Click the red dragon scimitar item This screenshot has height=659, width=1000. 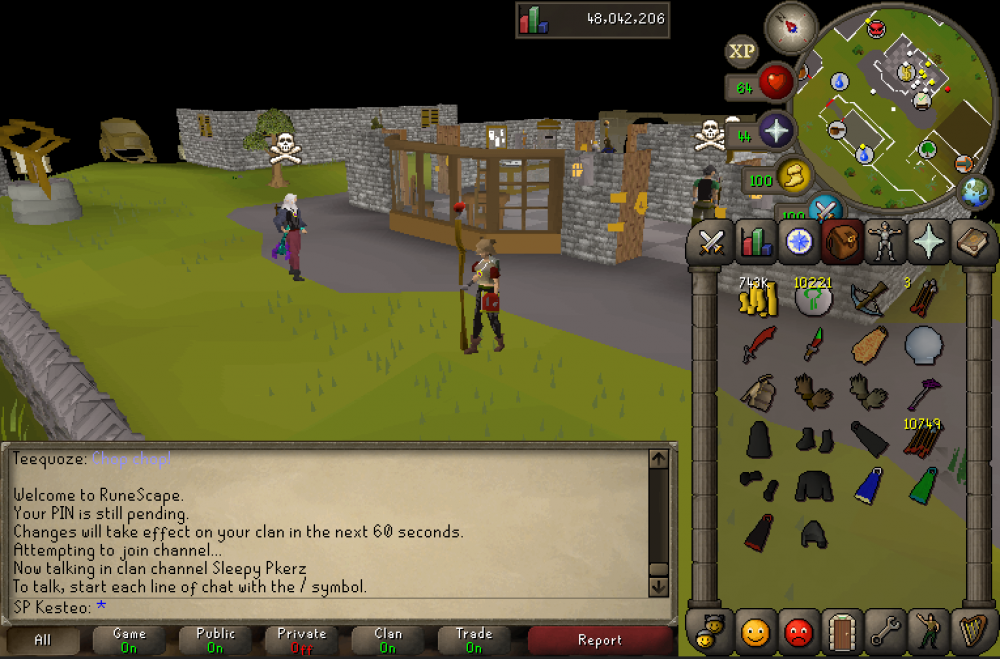[759, 346]
